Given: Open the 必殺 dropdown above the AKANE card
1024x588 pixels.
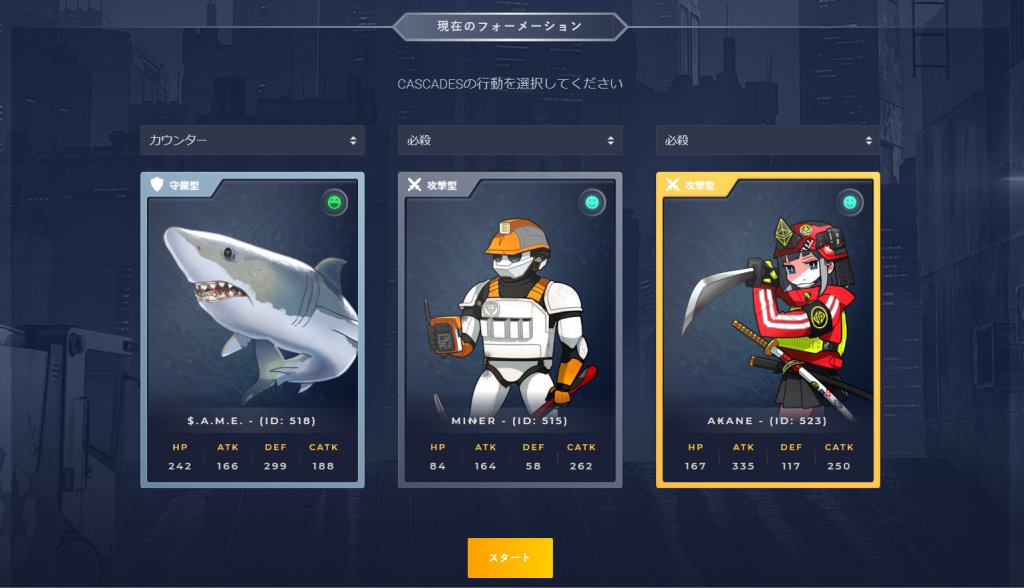Looking at the screenshot, I should (x=768, y=140).
